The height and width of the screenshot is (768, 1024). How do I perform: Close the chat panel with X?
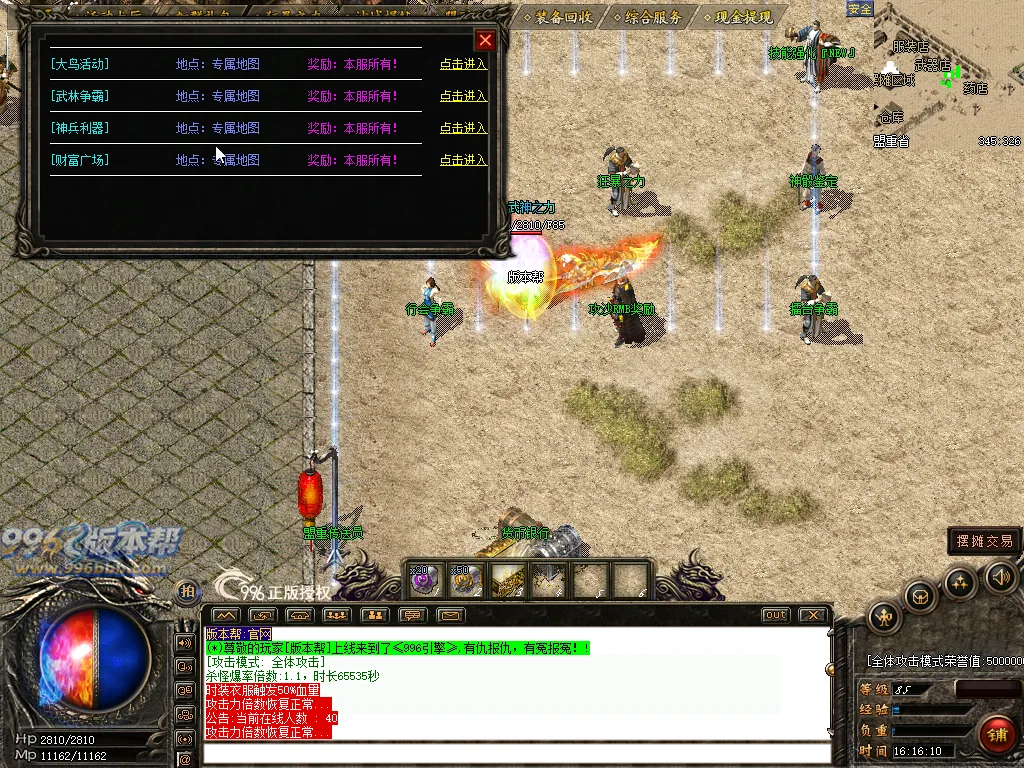(x=814, y=615)
